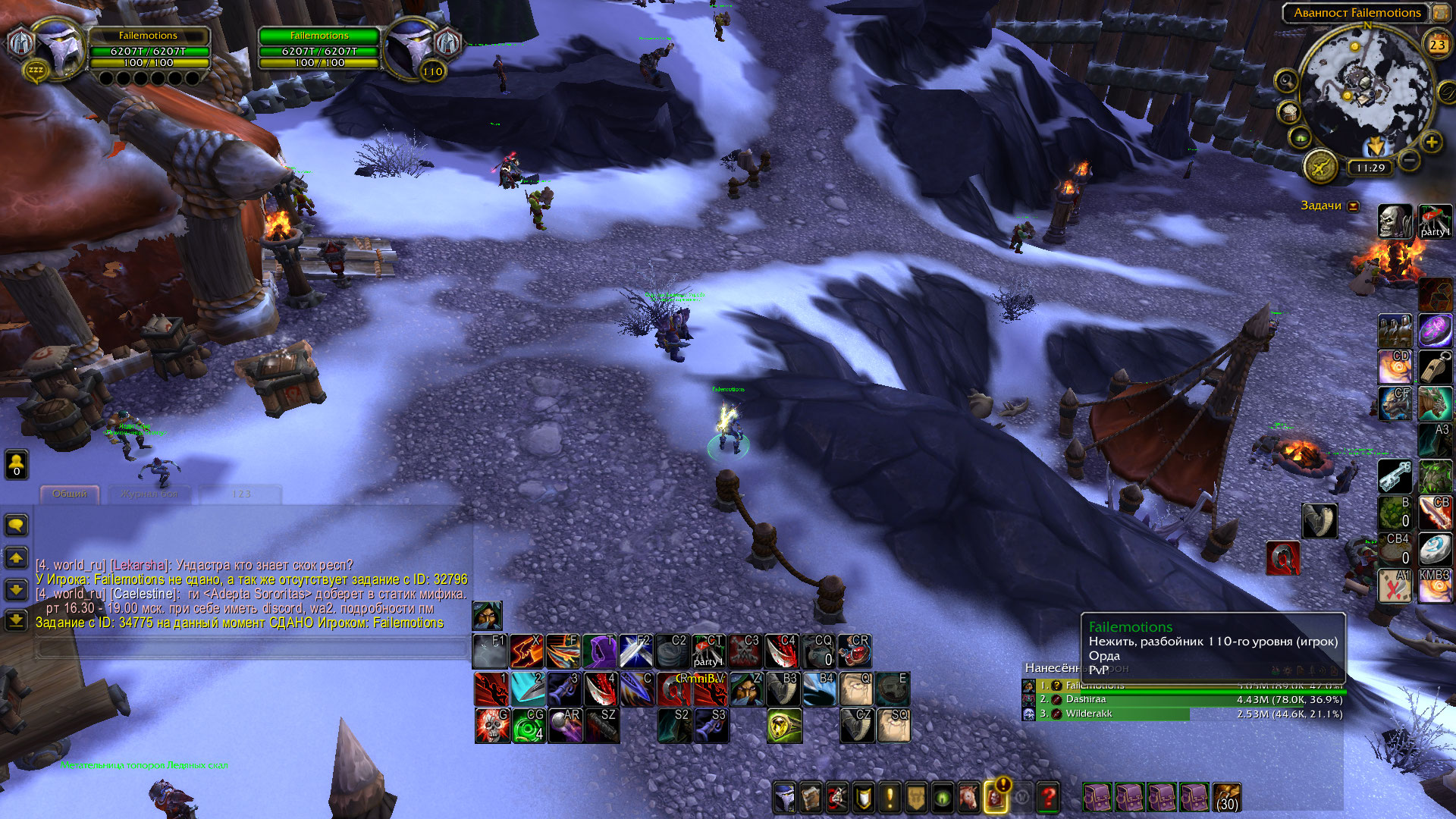Collapse the Задачи objectives tracker
This screenshot has height=819, width=1456.
tap(1353, 206)
